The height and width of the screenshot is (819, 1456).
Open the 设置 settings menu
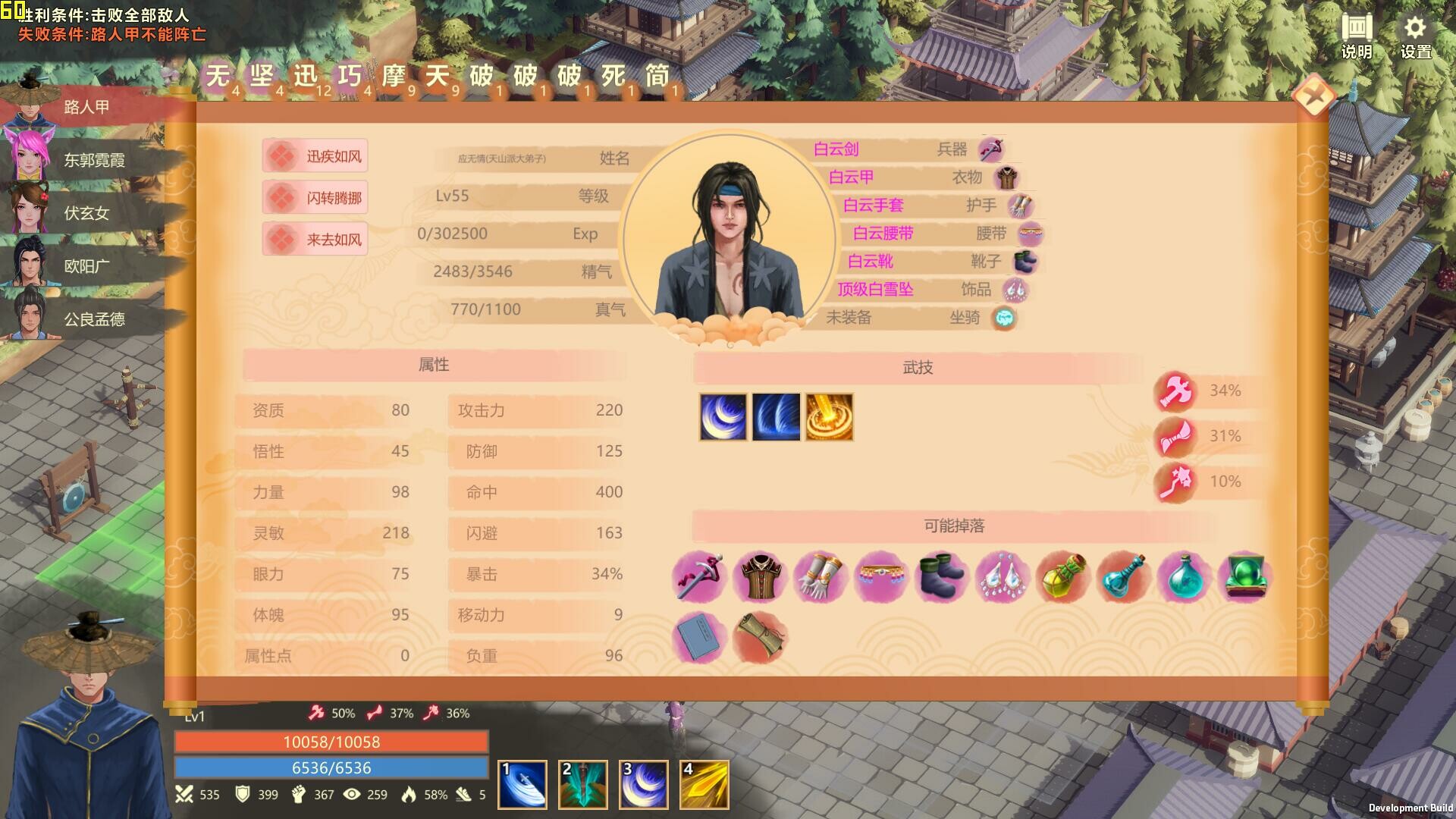[1415, 37]
